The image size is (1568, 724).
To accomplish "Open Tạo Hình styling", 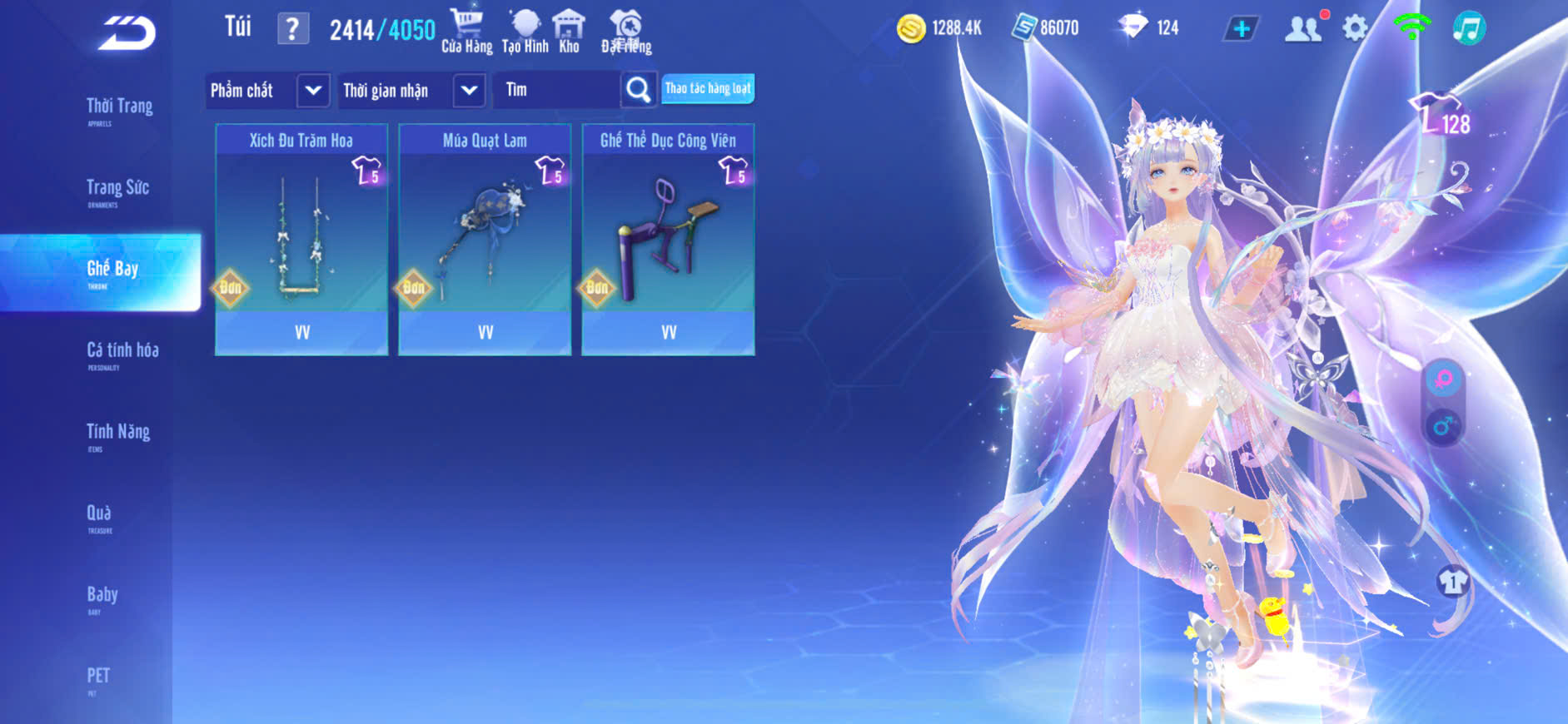I will (x=525, y=32).
